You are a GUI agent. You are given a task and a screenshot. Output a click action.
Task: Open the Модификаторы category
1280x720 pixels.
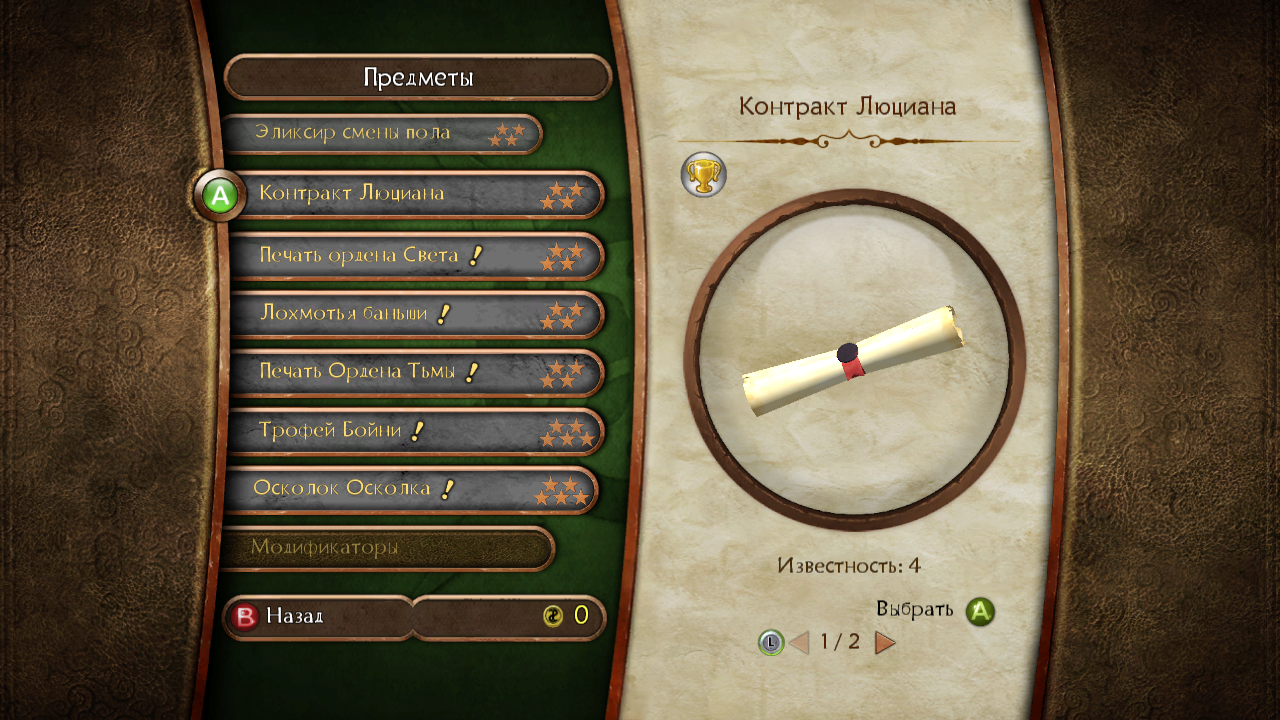click(387, 548)
